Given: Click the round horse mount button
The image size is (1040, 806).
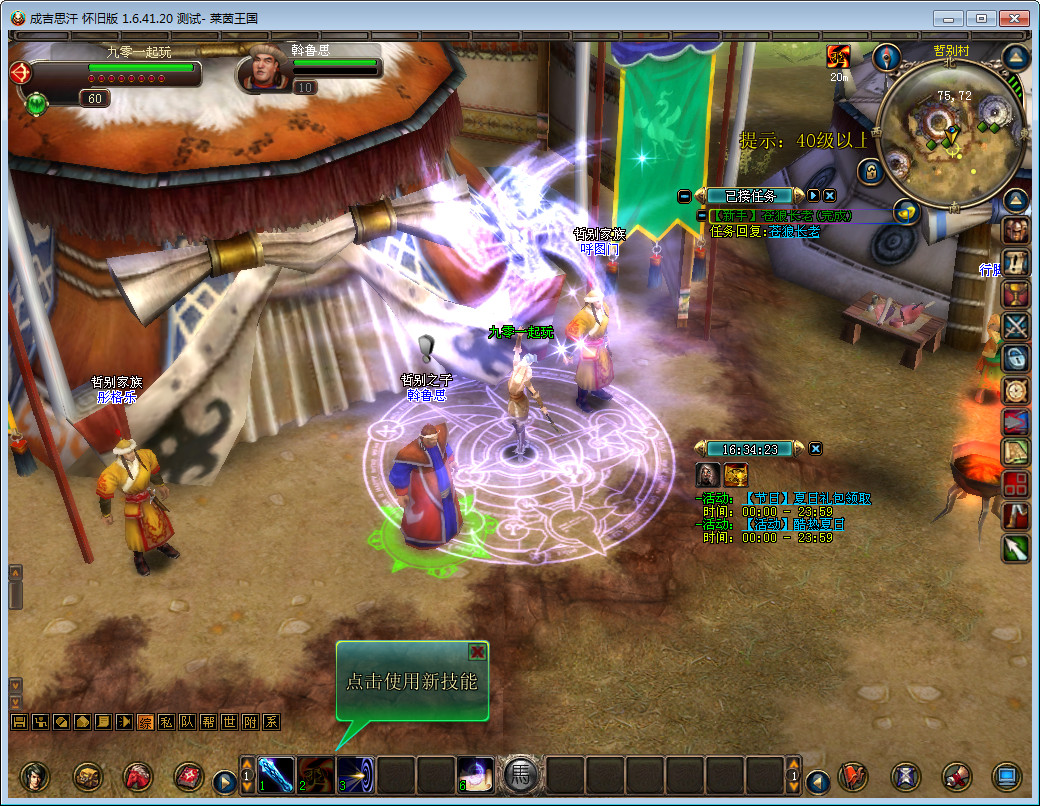Looking at the screenshot, I should click(x=521, y=775).
